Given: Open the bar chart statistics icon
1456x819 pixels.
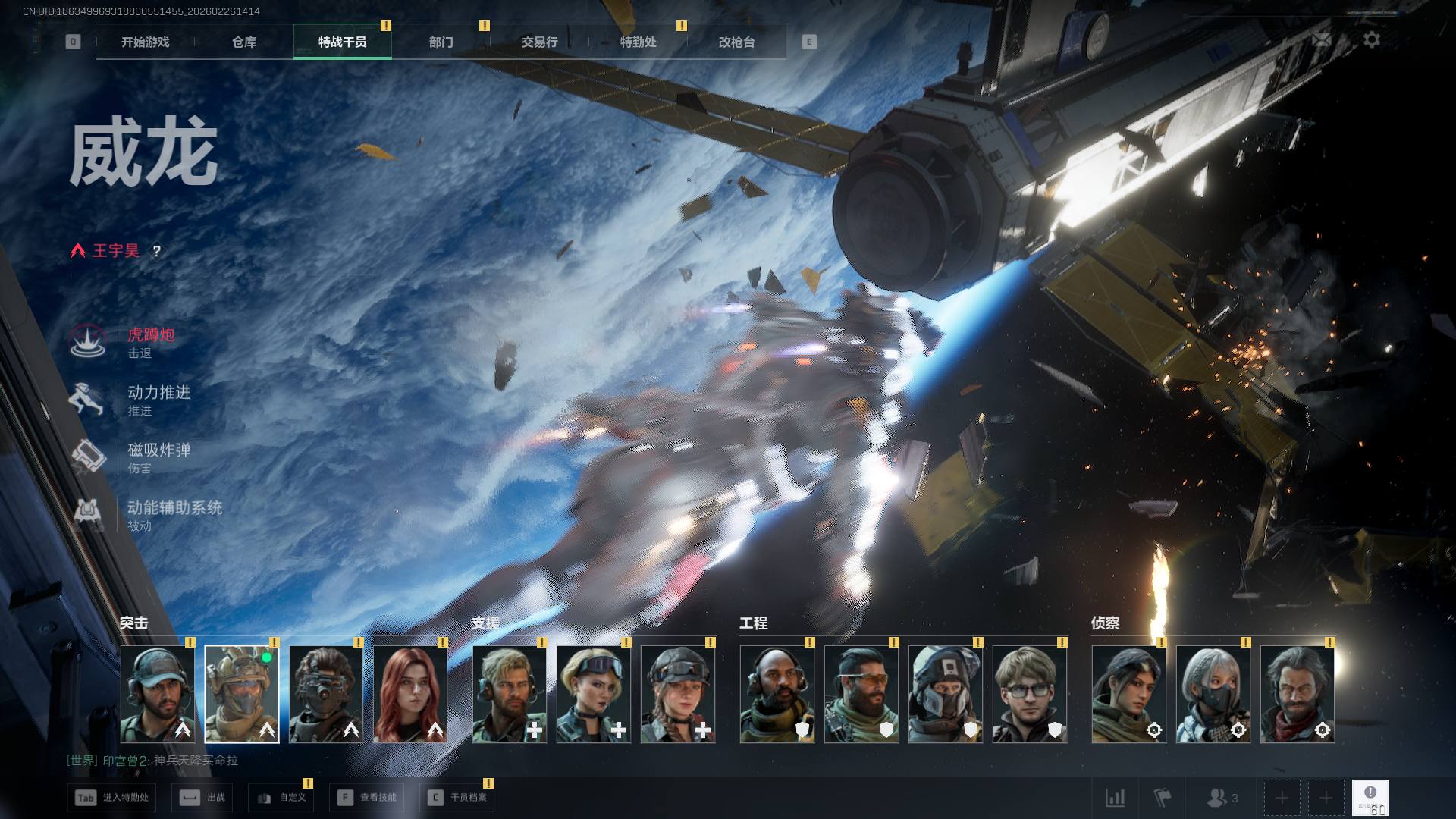Looking at the screenshot, I should pyautogui.click(x=1115, y=798).
